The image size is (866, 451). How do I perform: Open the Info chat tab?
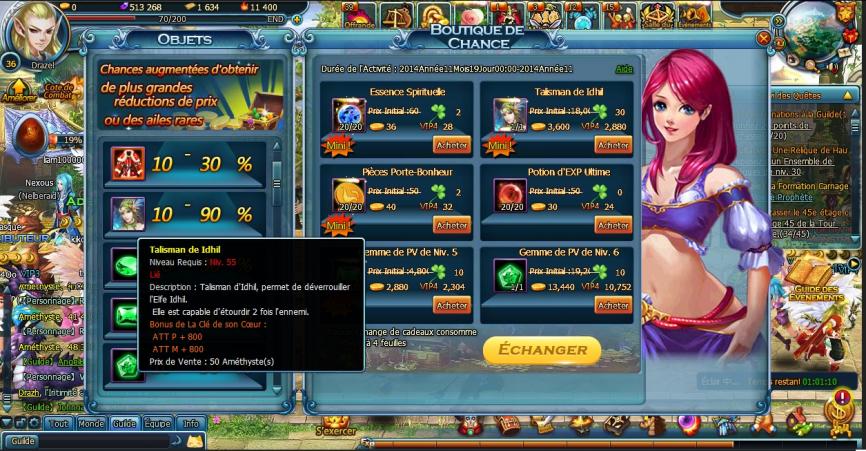(190, 424)
